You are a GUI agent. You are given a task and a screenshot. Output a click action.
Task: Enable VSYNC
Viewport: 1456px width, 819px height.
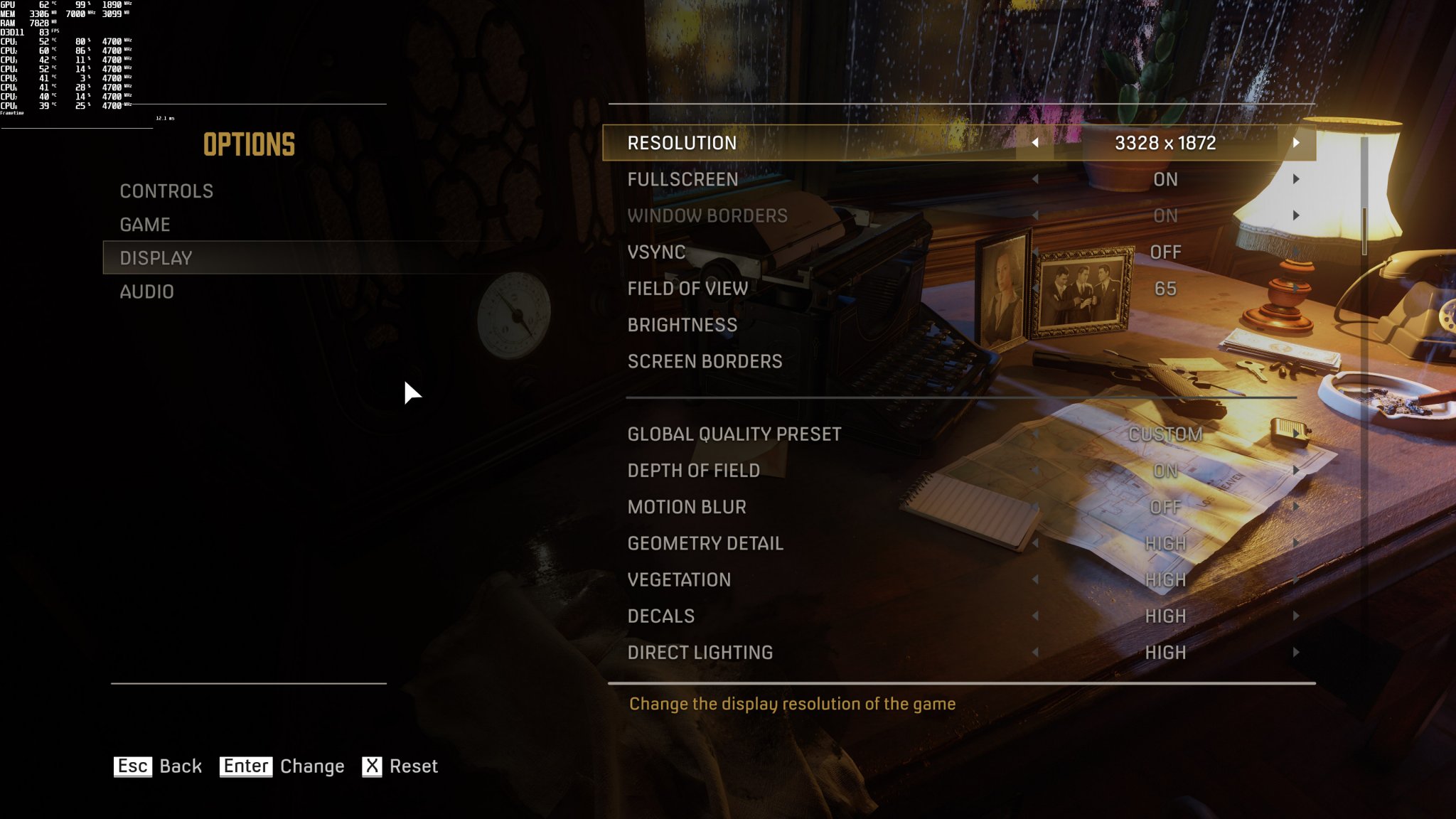pyautogui.click(x=1297, y=252)
